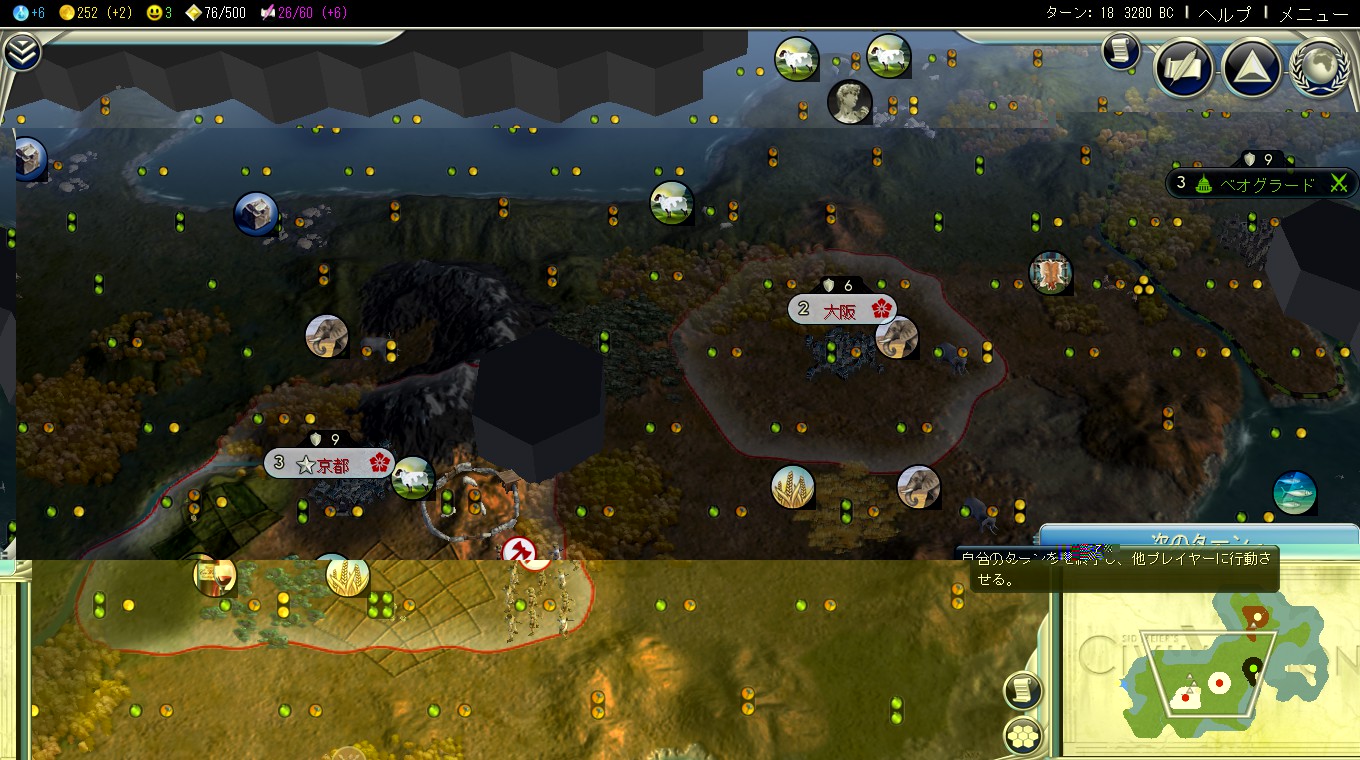The image size is (1360, 760).
Task: Open the triangle social policies button
Action: 1251,68
